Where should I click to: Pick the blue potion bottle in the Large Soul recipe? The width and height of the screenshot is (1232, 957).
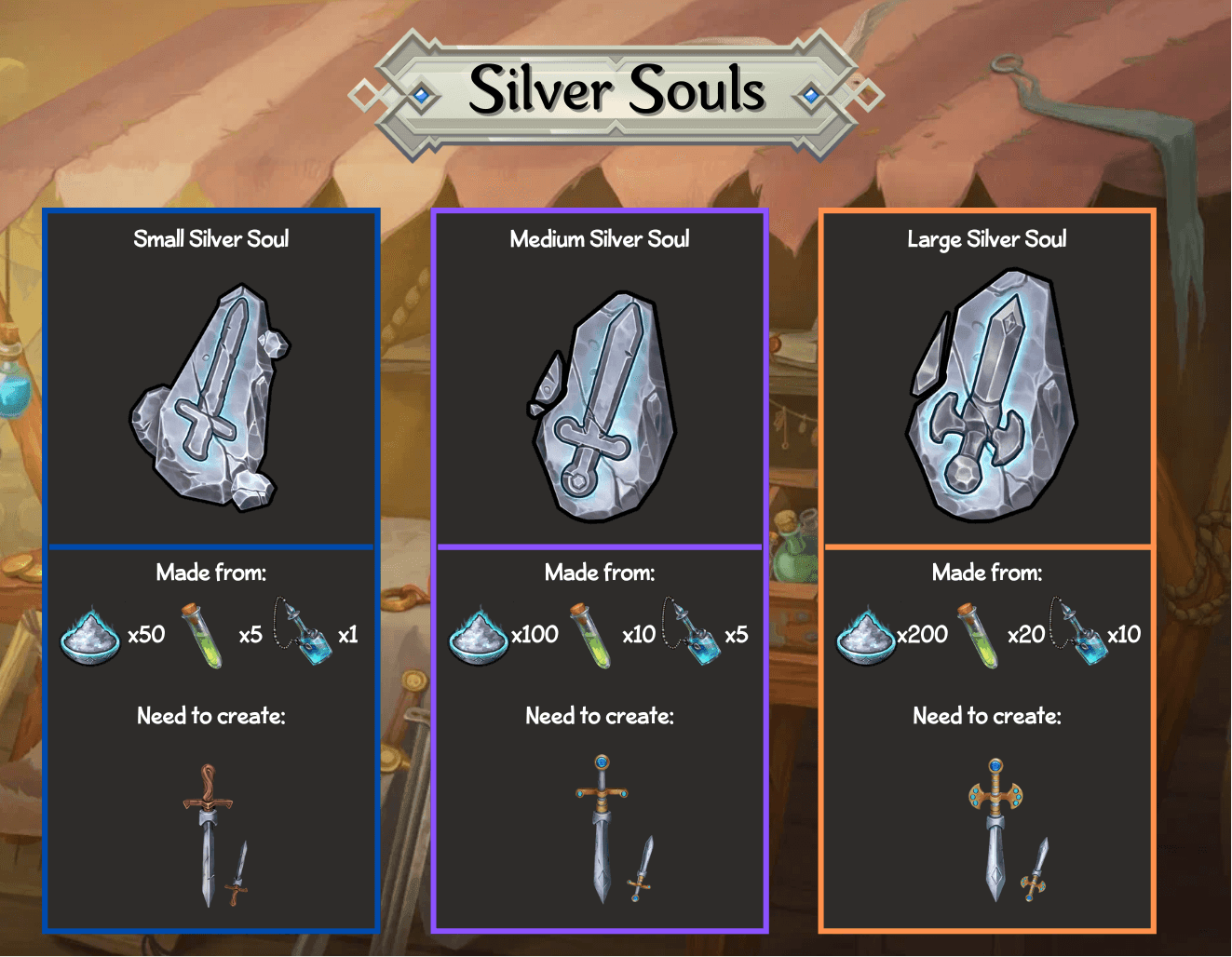[x=1080, y=633]
